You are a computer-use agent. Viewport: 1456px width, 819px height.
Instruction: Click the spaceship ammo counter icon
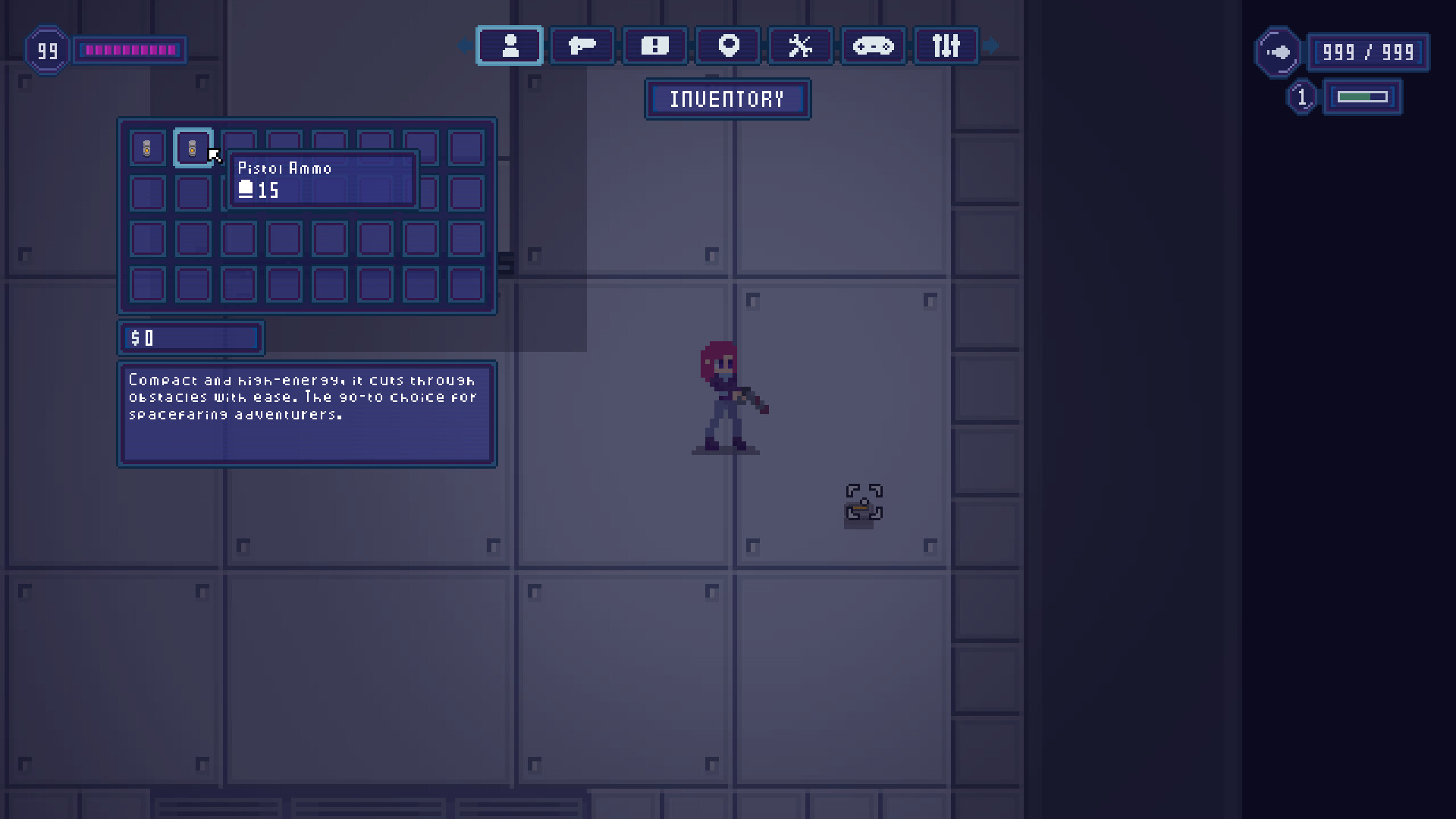coord(1279,52)
